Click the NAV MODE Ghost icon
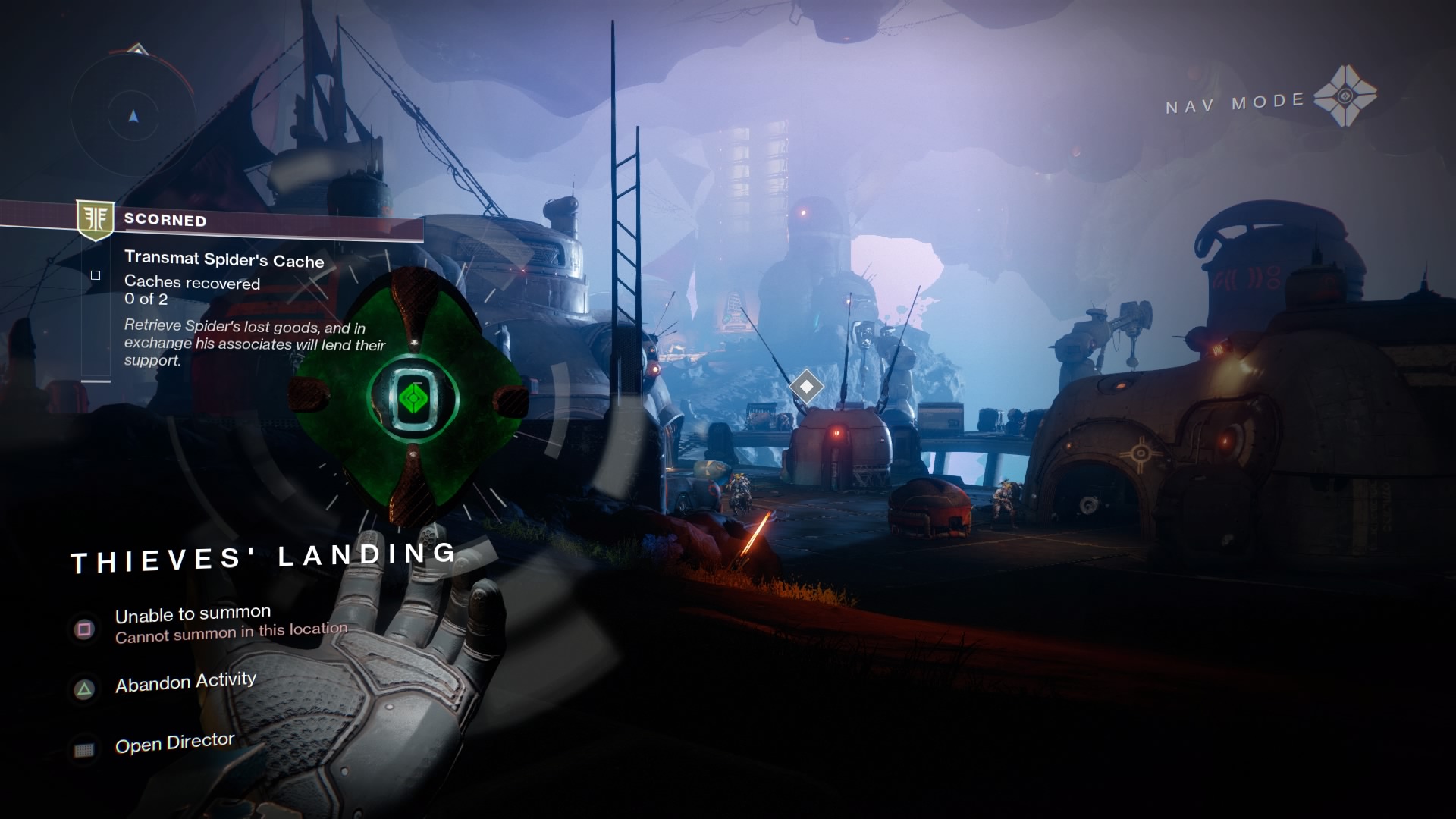This screenshot has width=1456, height=819. coord(1346,98)
